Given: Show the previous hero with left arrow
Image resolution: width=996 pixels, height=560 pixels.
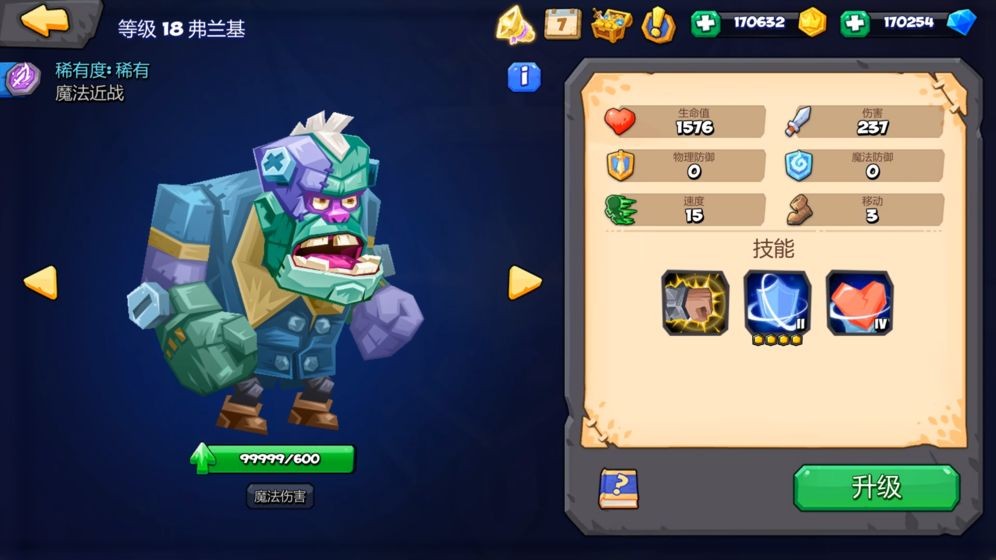Looking at the screenshot, I should 40,282.
